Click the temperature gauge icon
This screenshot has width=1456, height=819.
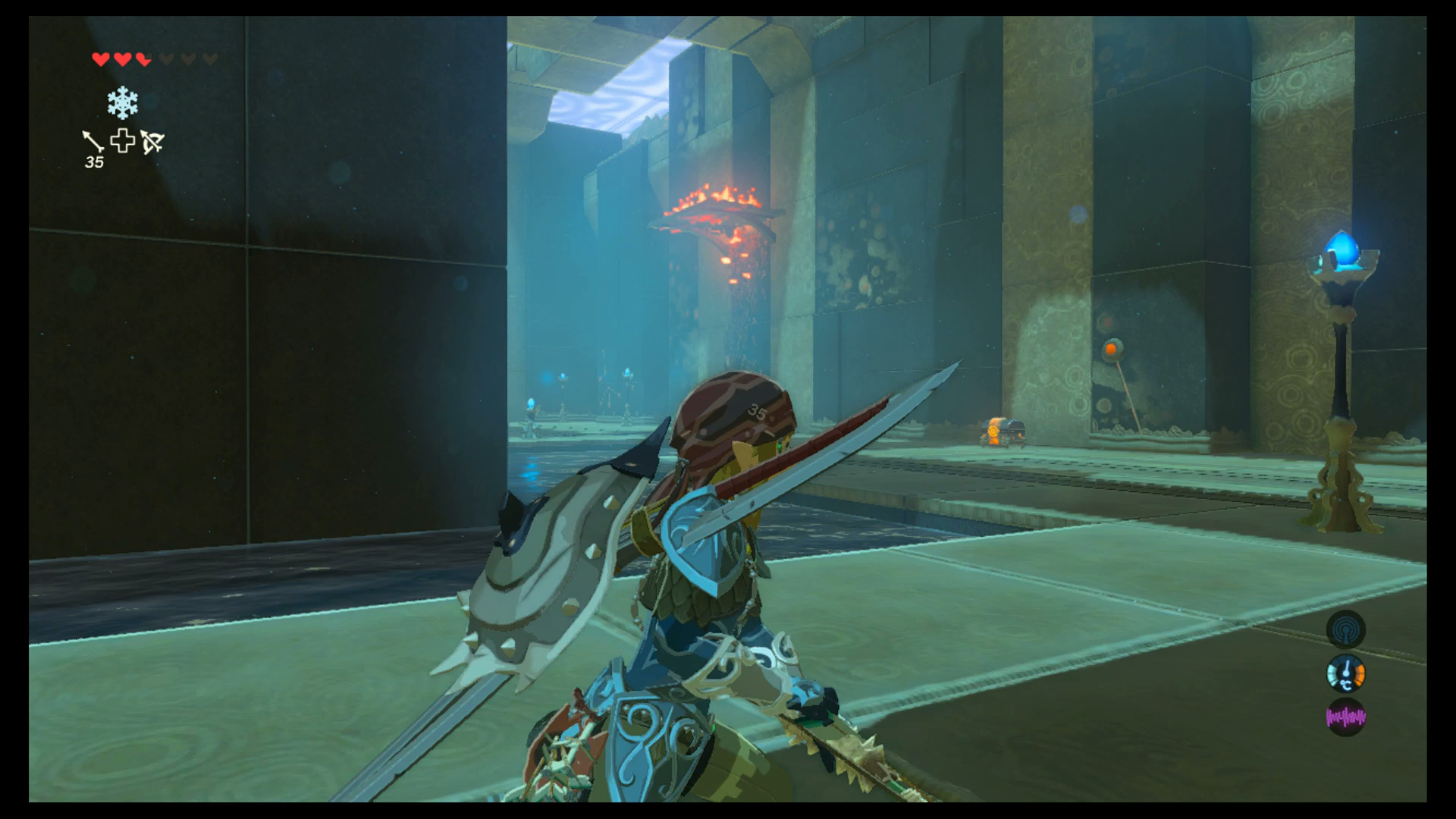(1346, 673)
